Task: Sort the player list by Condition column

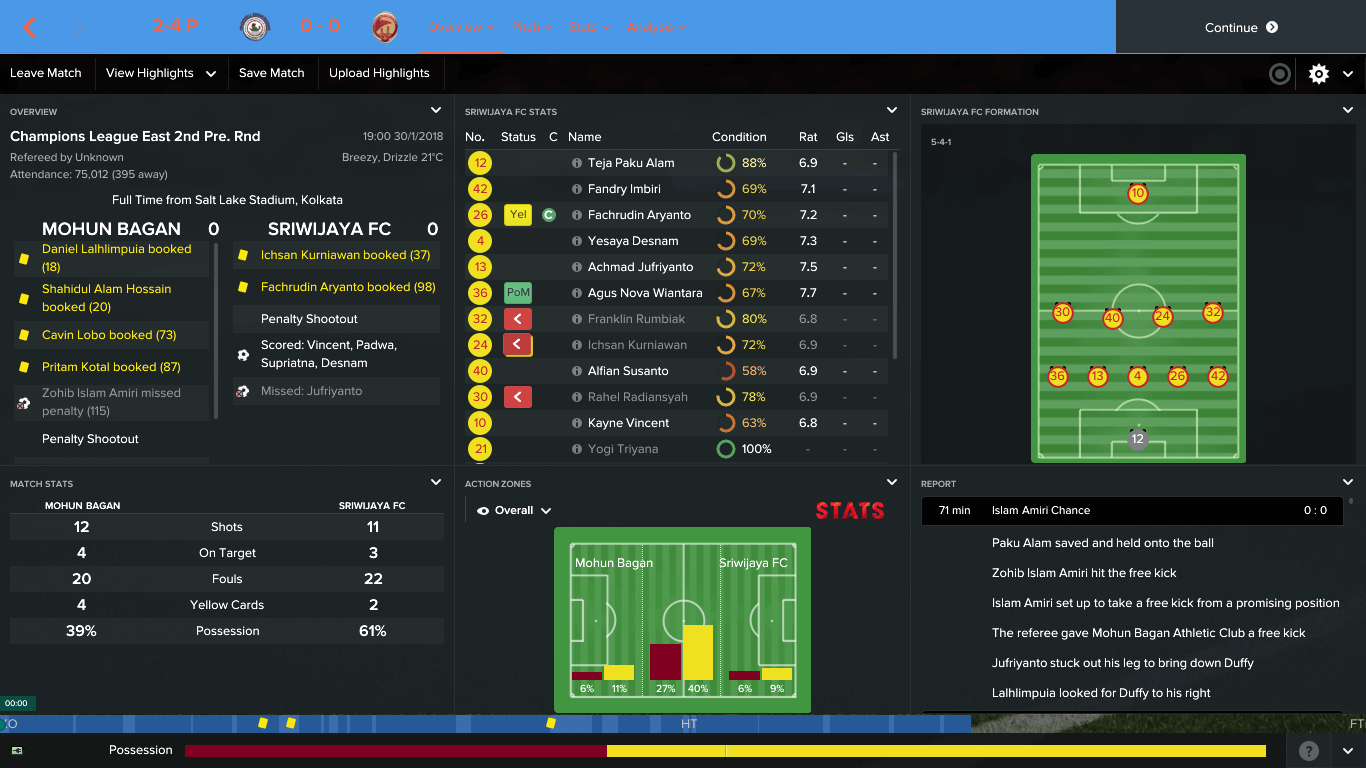Action: (739, 137)
